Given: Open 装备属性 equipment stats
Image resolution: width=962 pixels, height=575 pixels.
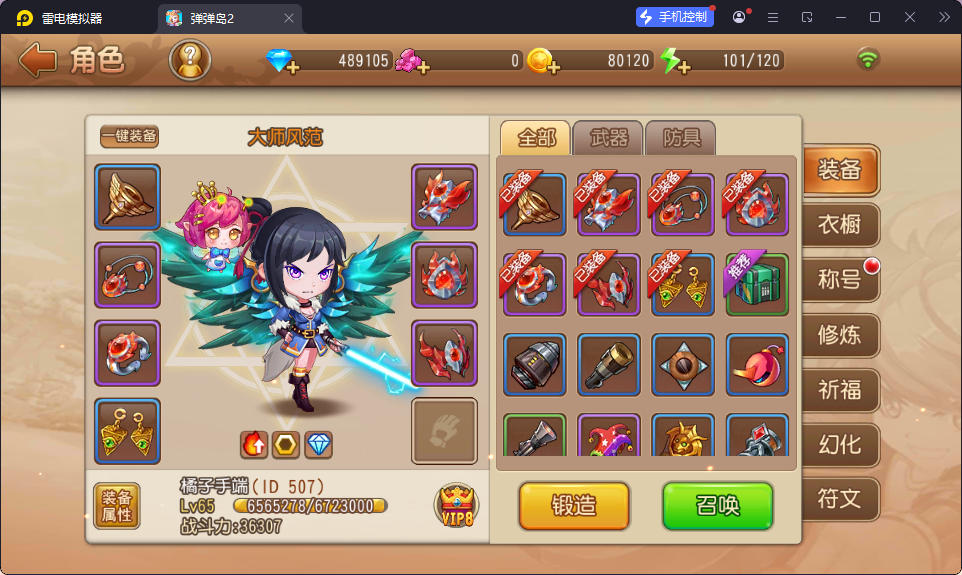Looking at the screenshot, I should pos(117,506).
